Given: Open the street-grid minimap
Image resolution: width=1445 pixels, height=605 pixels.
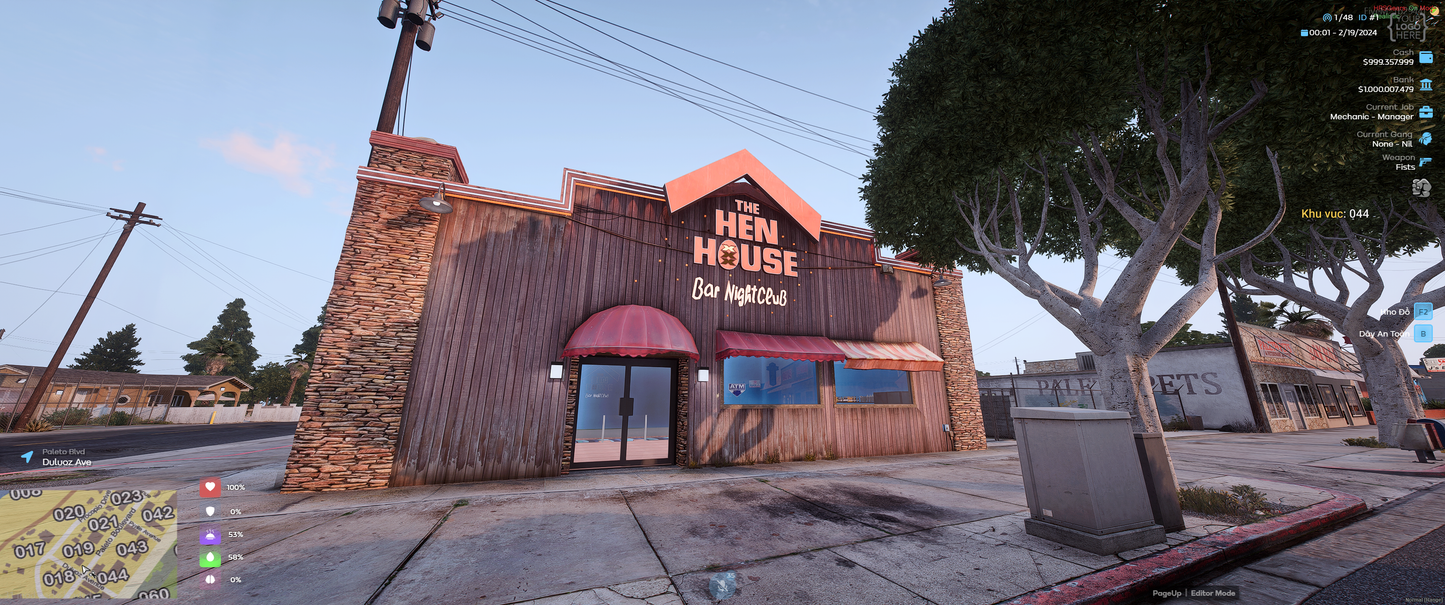Looking at the screenshot, I should (88, 543).
